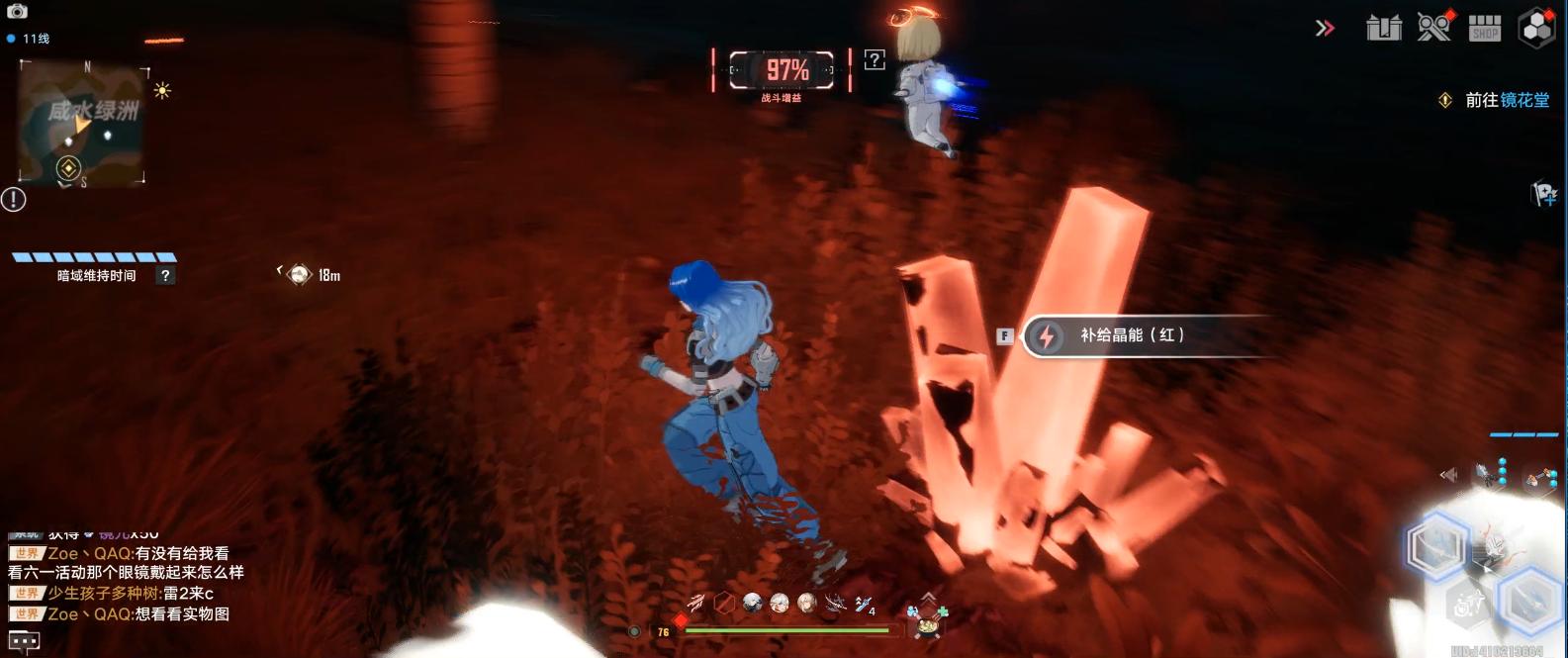Image resolution: width=1568 pixels, height=658 pixels.
Task: Expand the double-arrow menu toggle
Action: [x=1325, y=29]
